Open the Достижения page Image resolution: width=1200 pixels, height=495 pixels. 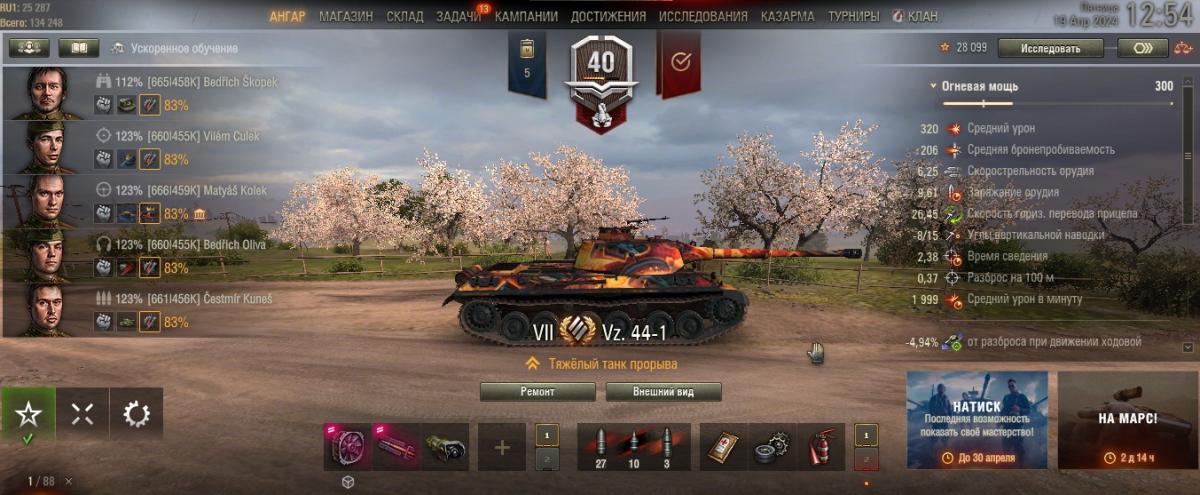tap(608, 17)
